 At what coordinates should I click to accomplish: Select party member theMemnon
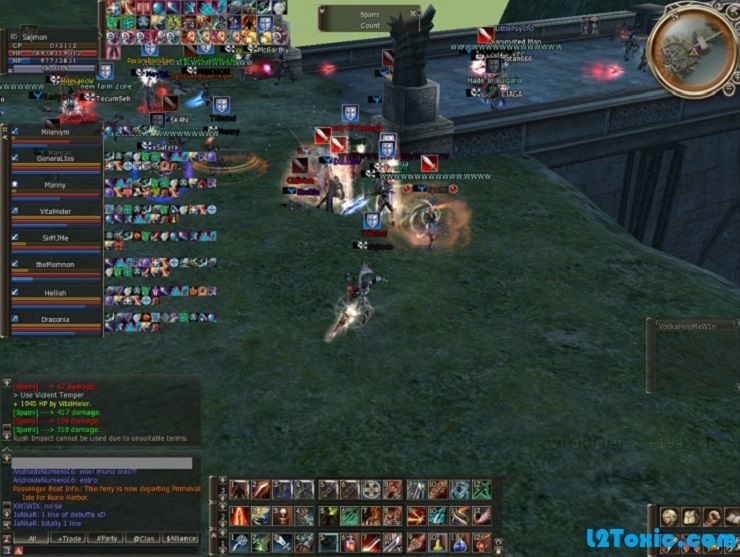(x=55, y=265)
